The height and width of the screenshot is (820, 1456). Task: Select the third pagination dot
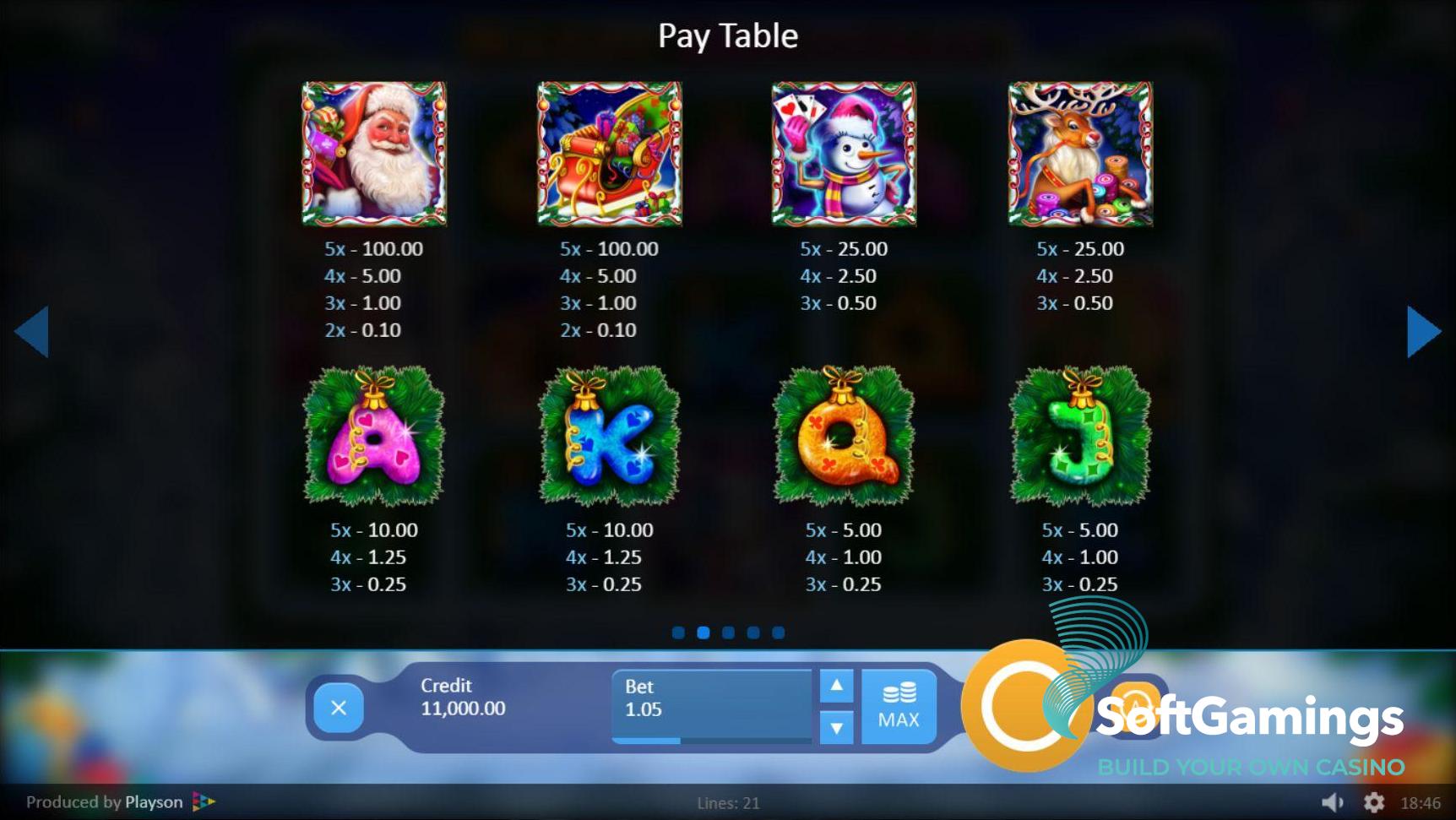pos(728,633)
